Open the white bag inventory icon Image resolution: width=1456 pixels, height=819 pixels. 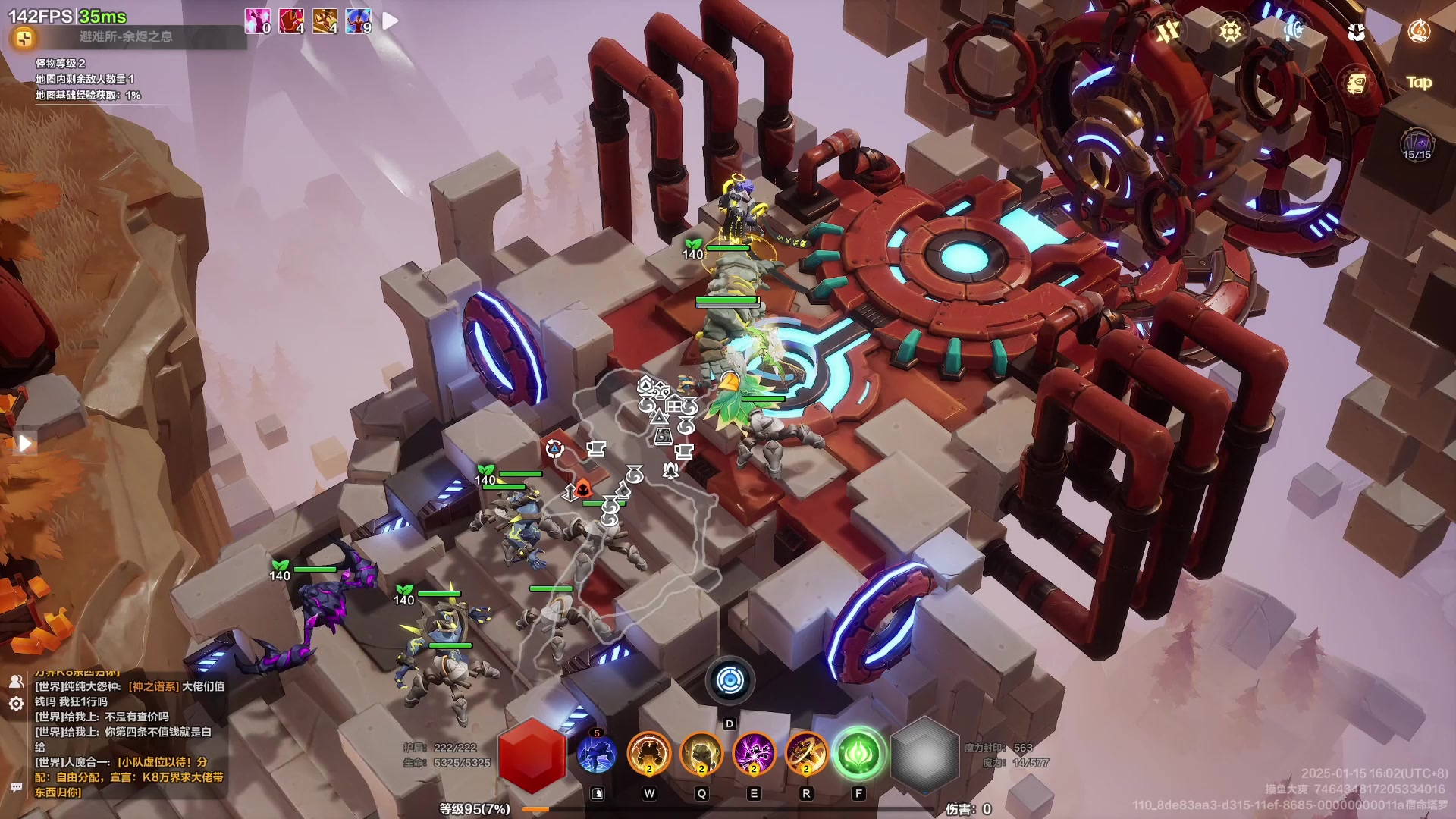(x=1356, y=31)
